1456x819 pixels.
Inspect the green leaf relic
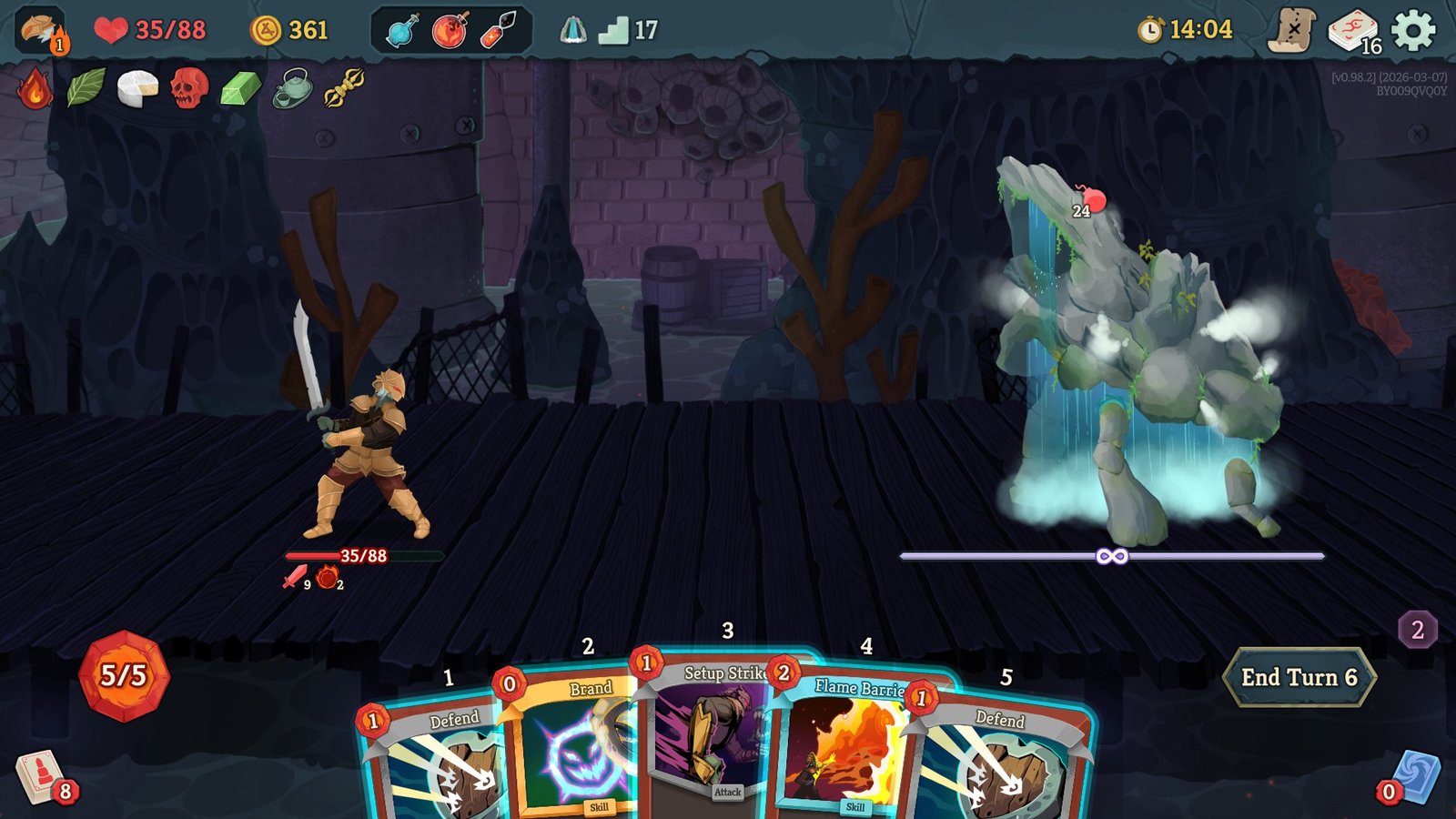86,88
